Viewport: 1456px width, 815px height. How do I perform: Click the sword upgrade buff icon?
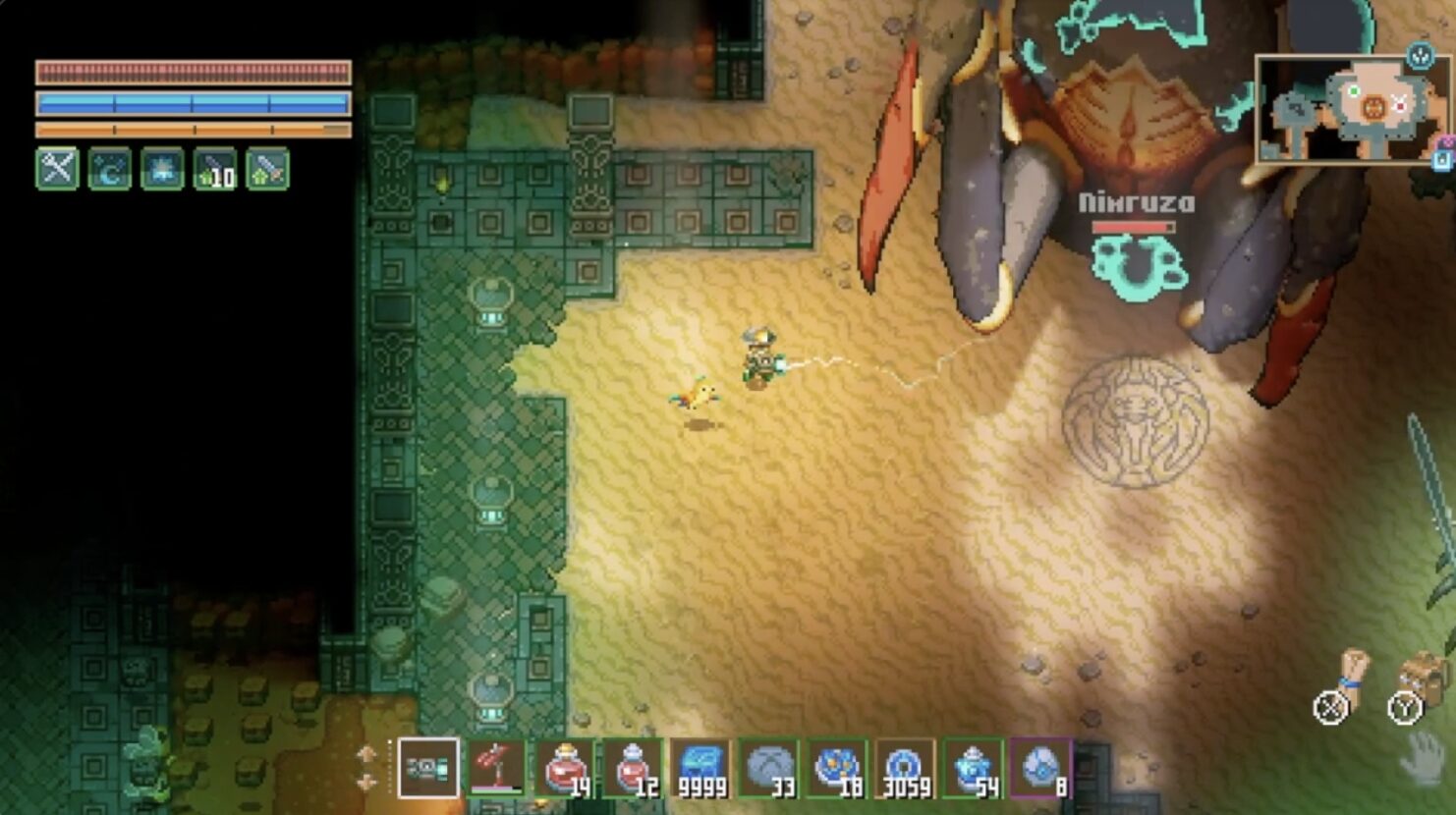click(267, 169)
